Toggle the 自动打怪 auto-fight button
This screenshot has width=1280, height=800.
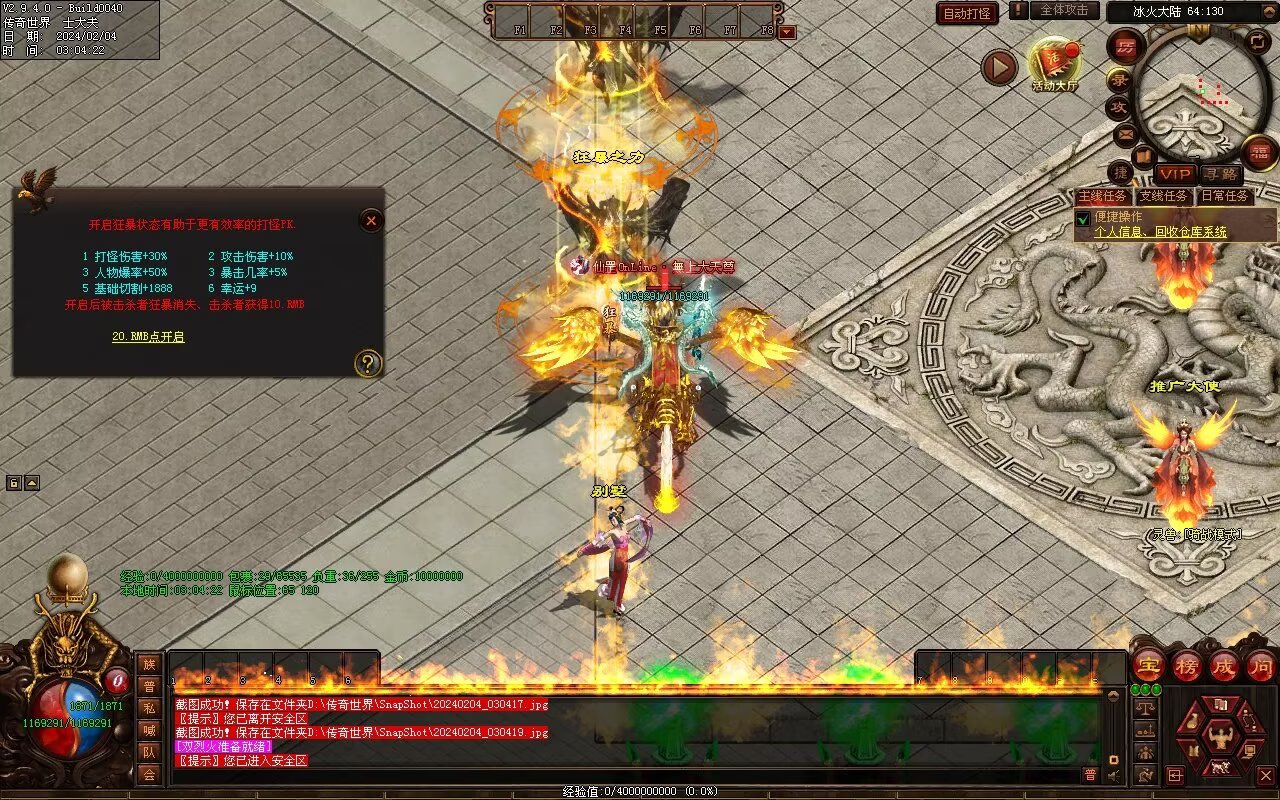pyautogui.click(x=968, y=13)
